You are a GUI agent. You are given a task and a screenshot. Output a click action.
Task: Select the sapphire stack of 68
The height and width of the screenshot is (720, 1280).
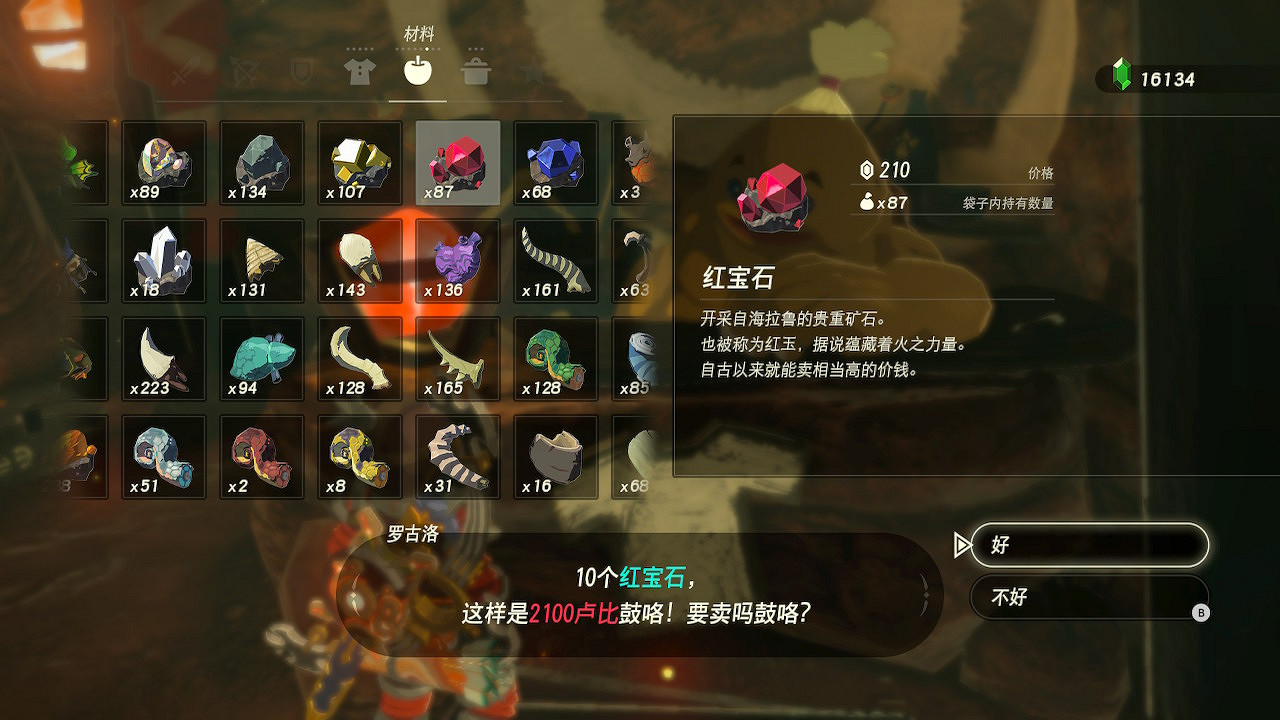[555, 162]
